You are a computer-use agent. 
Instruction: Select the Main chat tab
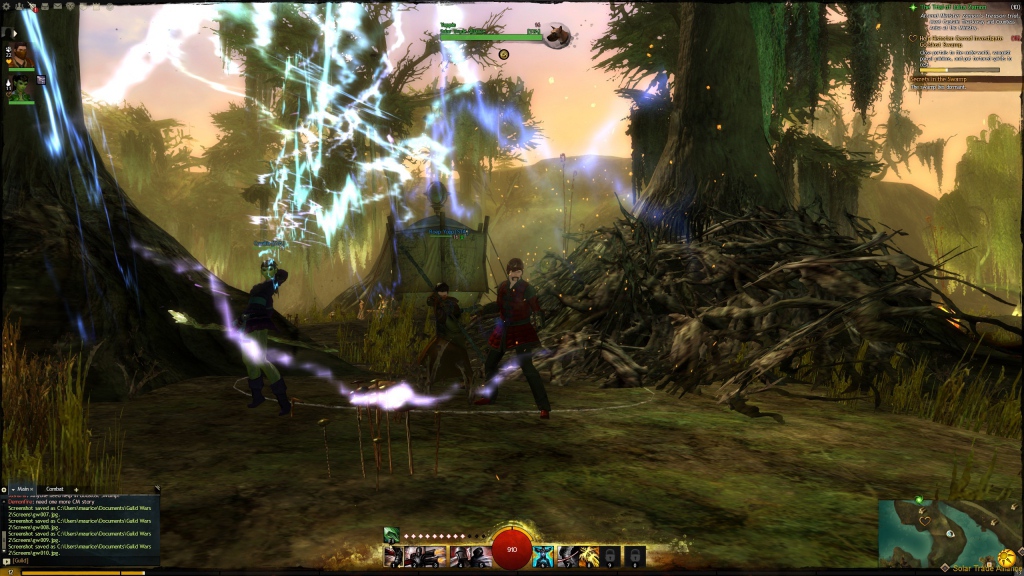(x=23, y=489)
